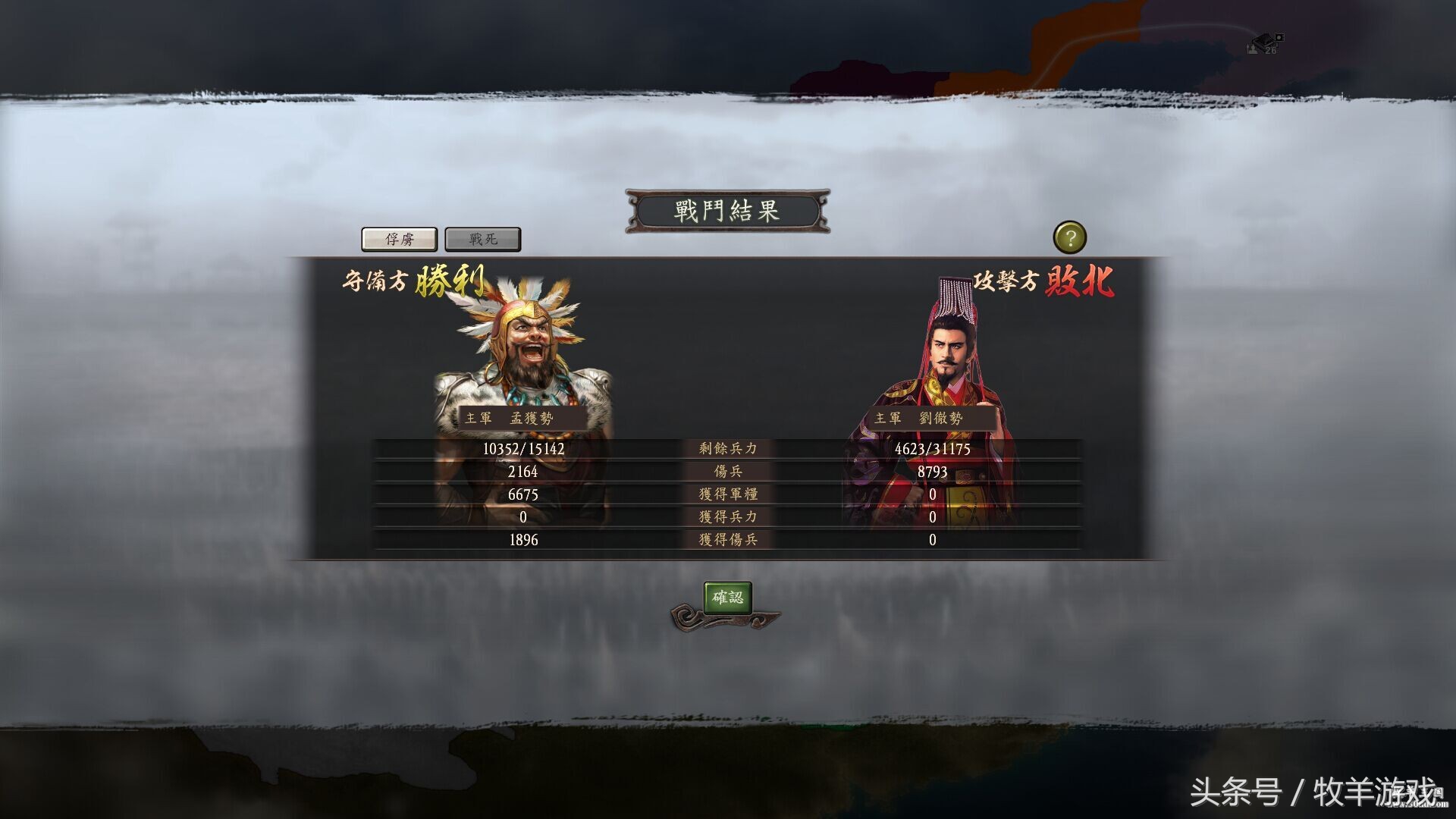Select the 剩餘兵力 remaining troops row
Viewport: 1456px width, 819px height.
point(726,448)
